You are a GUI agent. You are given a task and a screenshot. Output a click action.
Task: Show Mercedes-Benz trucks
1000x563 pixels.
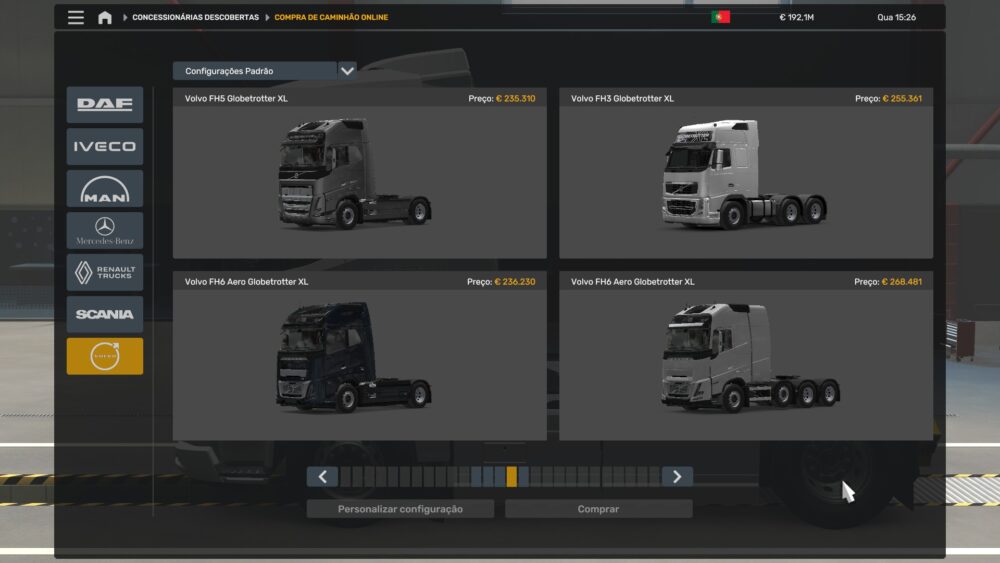[x=105, y=231]
